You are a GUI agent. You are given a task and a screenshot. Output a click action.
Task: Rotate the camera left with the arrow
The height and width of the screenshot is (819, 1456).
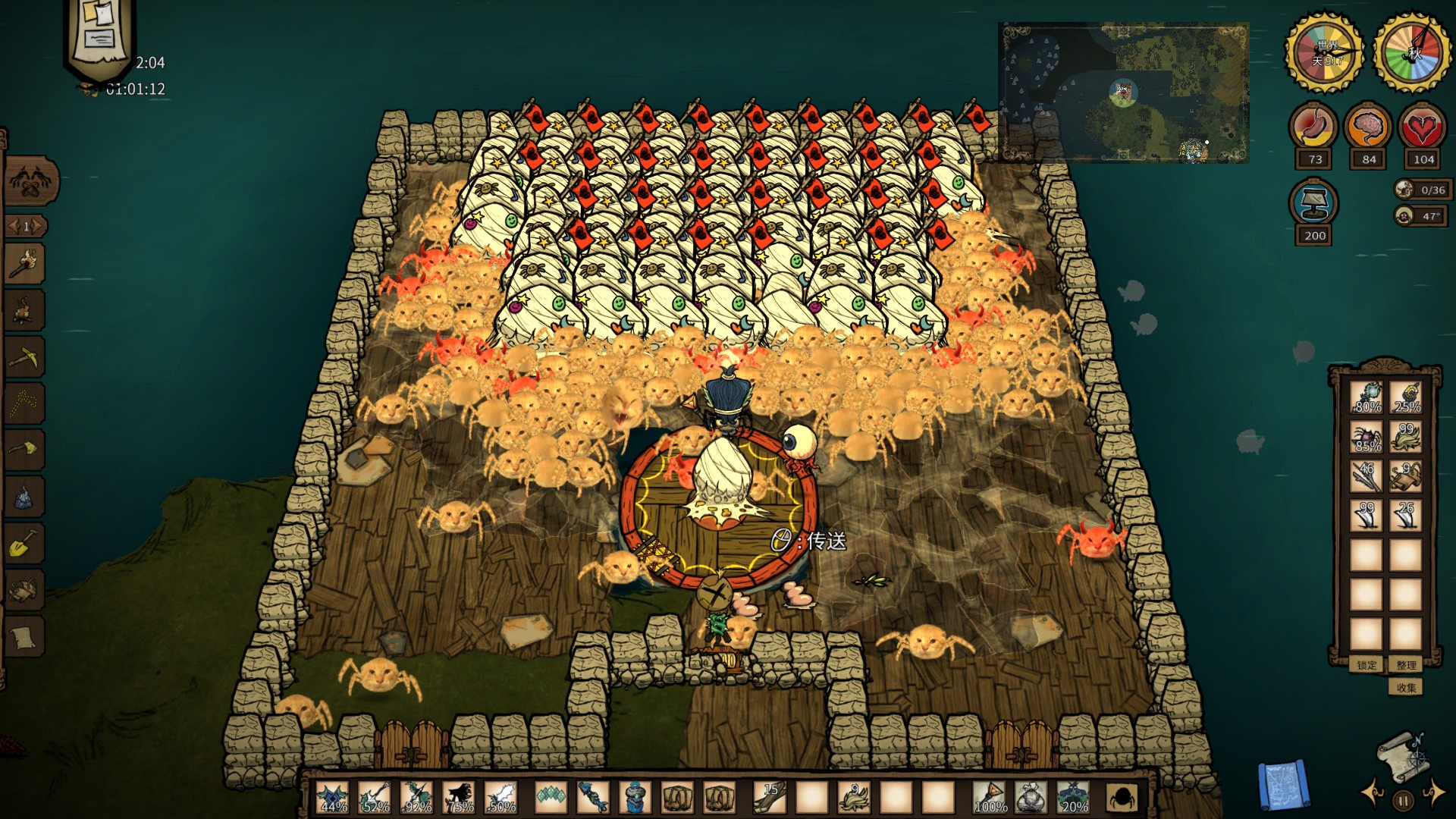[x=1372, y=794]
